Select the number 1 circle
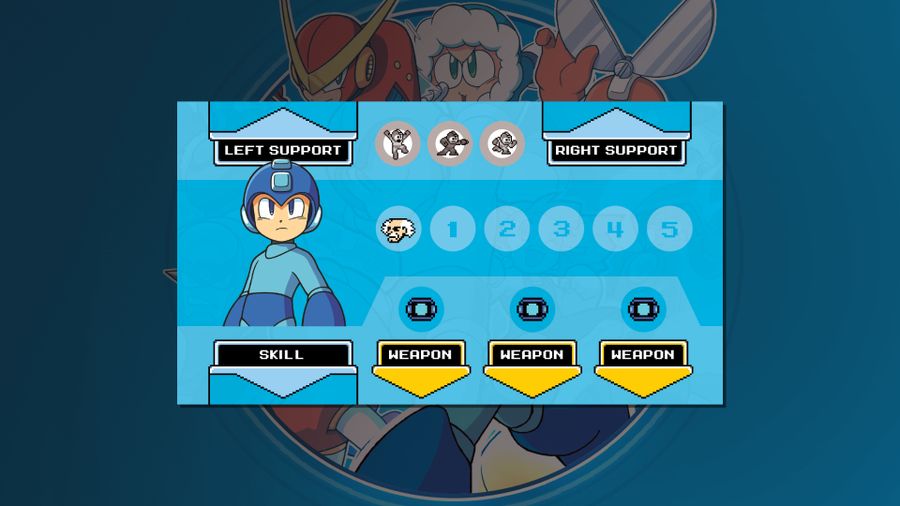The height and width of the screenshot is (506, 900). click(453, 230)
